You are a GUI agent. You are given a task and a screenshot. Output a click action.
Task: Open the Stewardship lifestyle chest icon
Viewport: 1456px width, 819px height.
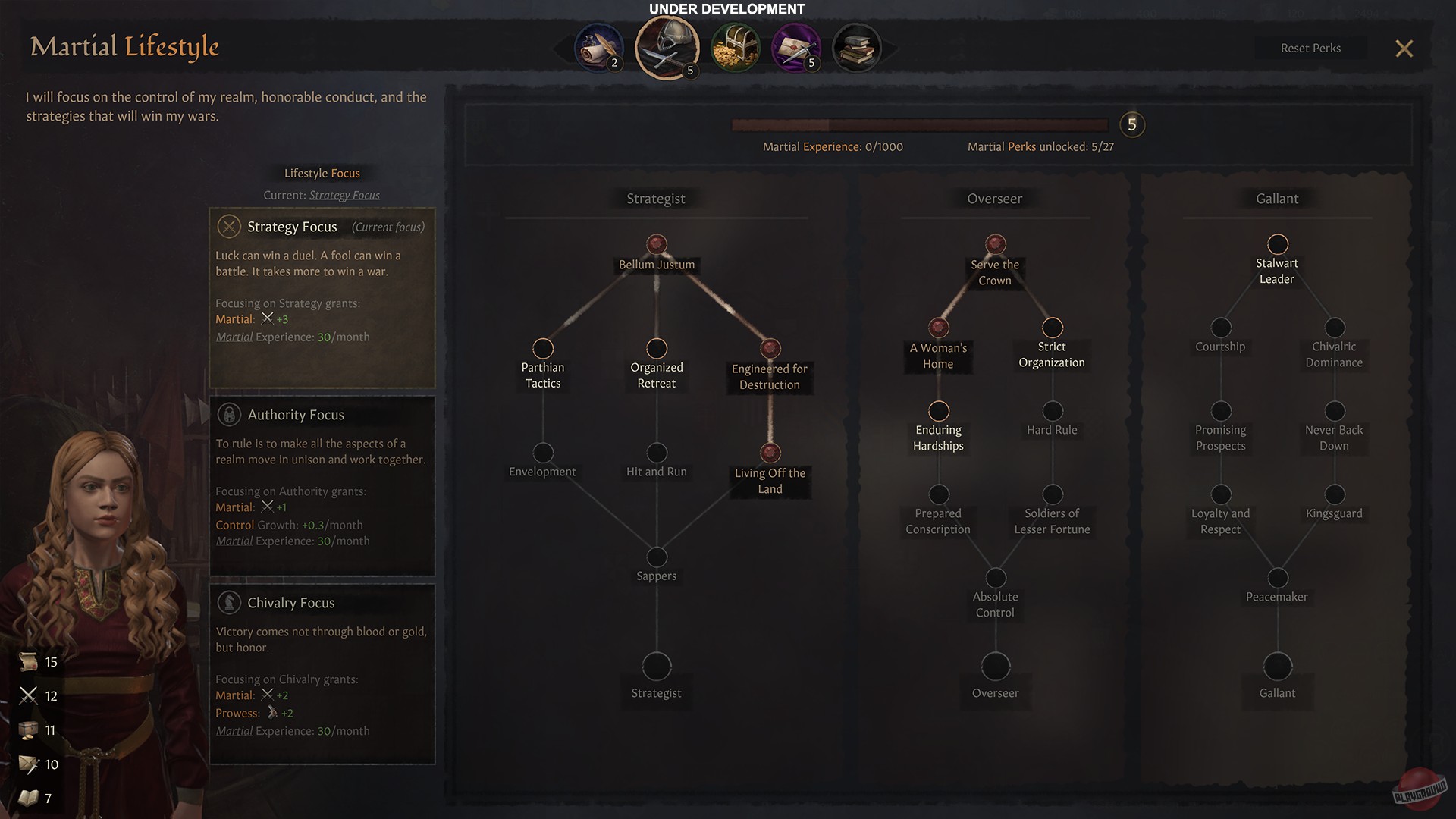735,47
